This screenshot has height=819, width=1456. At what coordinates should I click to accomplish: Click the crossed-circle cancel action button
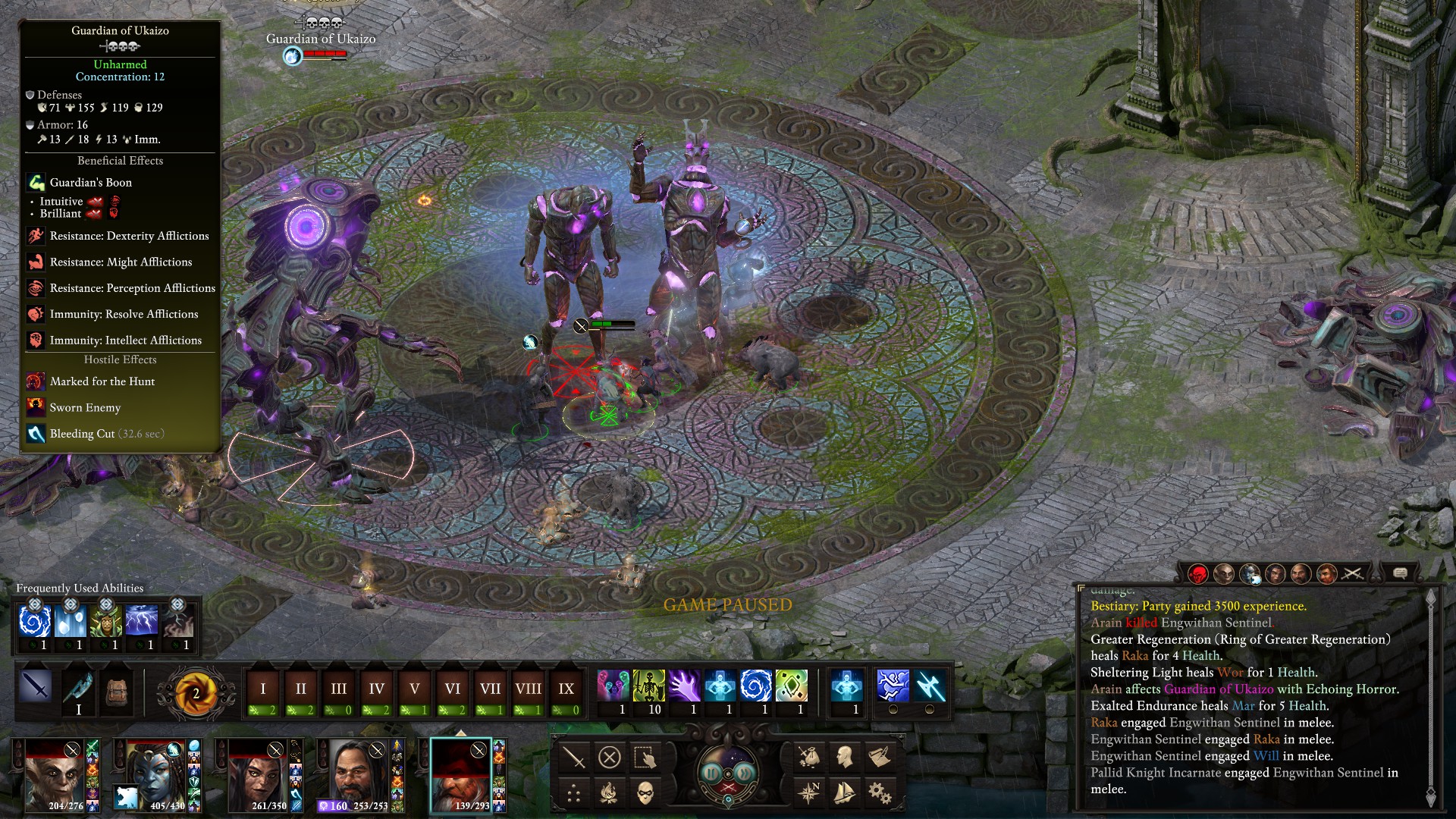point(610,757)
